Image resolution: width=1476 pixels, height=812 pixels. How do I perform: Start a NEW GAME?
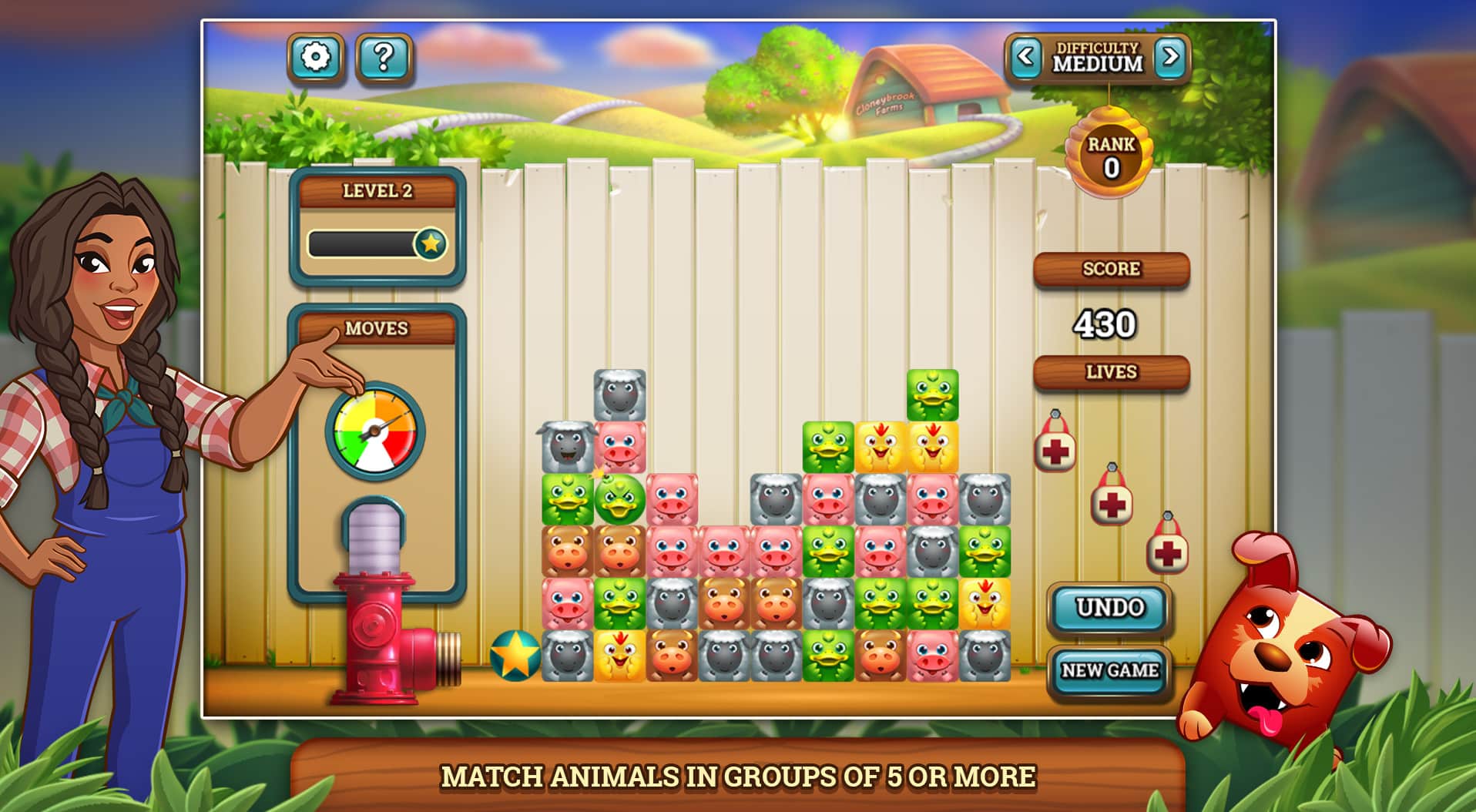click(x=1110, y=669)
